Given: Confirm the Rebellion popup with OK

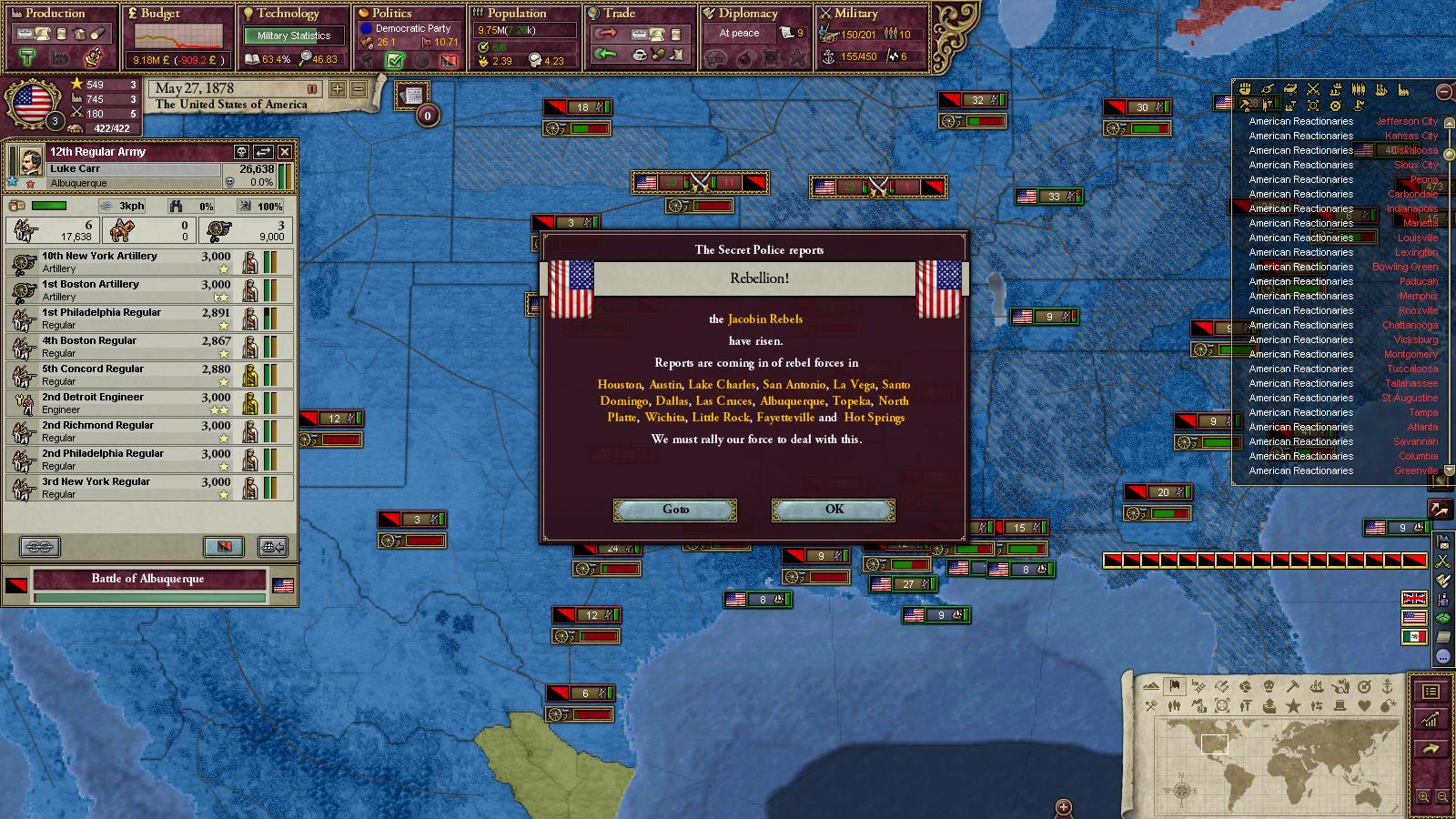Looking at the screenshot, I should point(833,510).
